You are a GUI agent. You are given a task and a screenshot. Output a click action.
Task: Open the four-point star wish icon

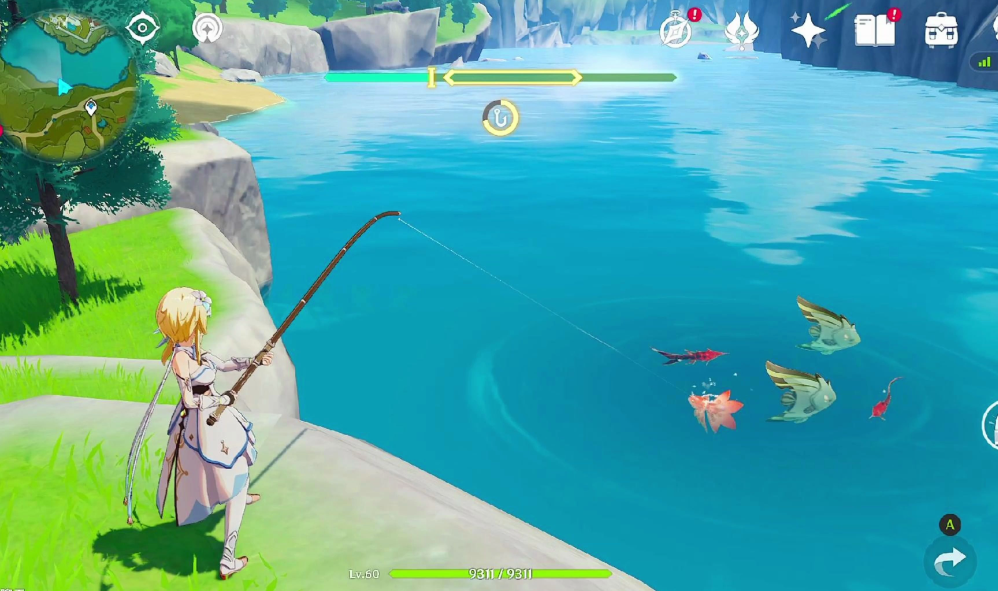pos(808,31)
